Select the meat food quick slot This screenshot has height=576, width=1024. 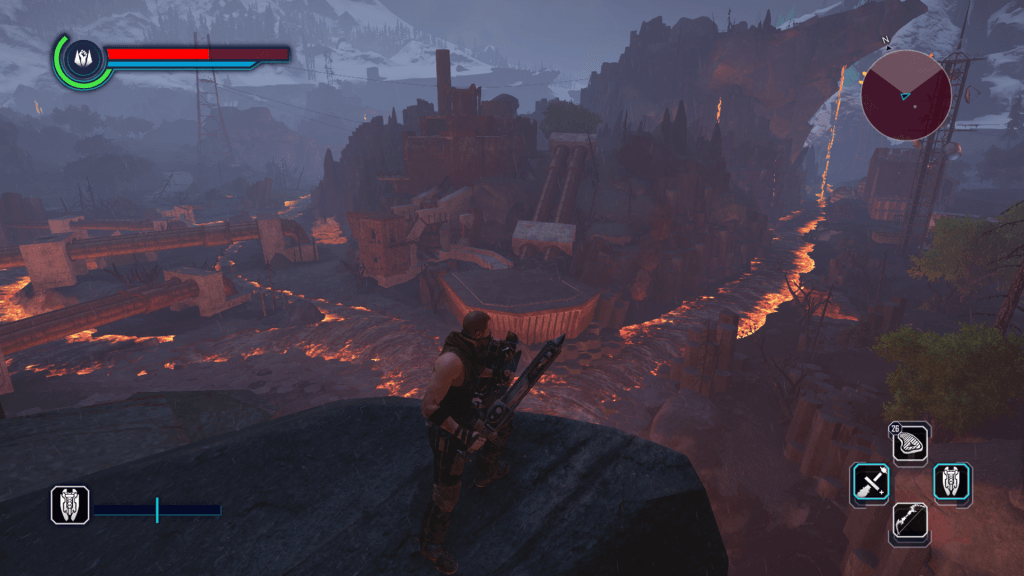[911, 443]
